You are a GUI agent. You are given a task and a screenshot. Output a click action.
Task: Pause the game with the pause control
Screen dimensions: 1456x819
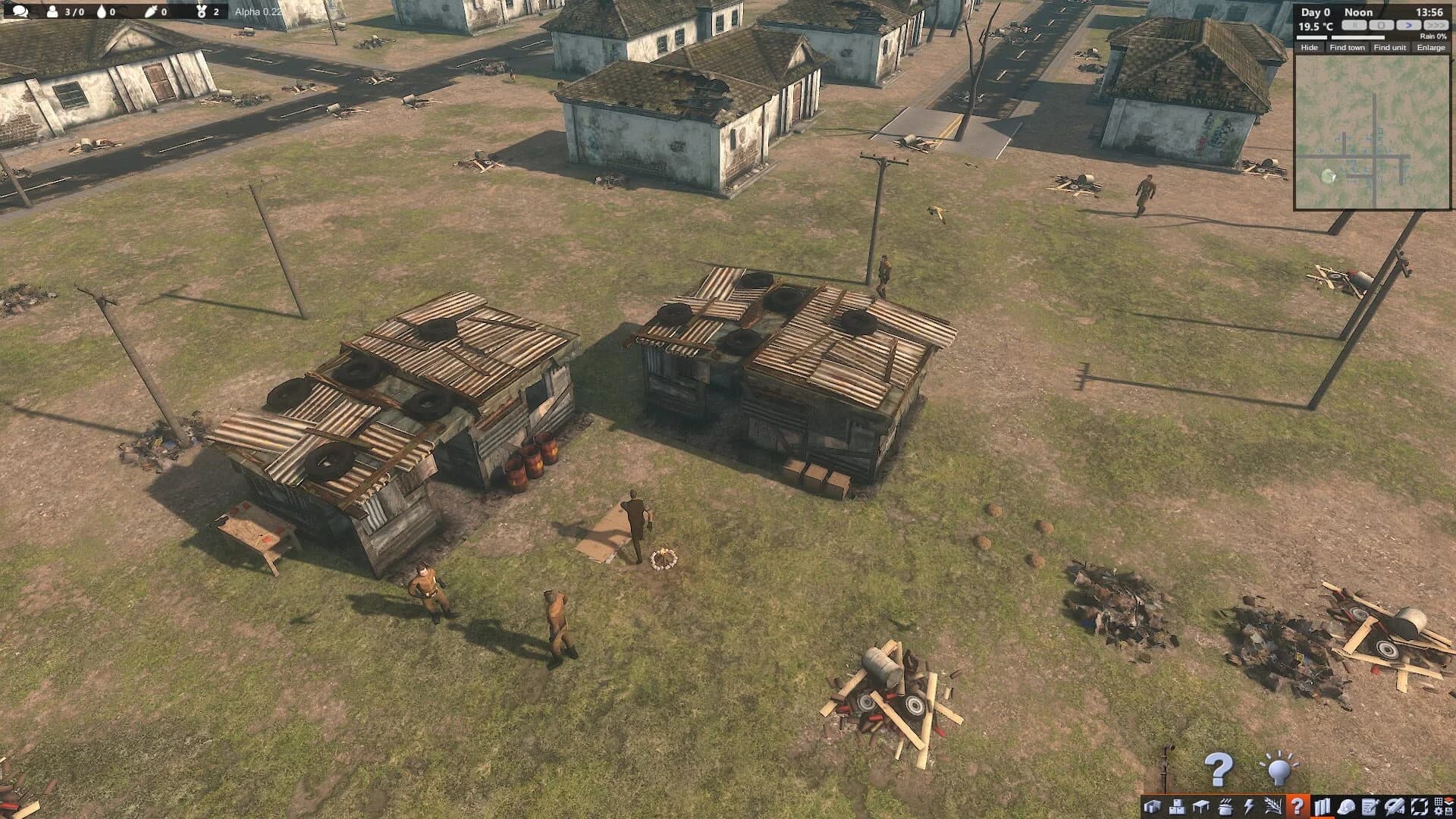(1354, 26)
